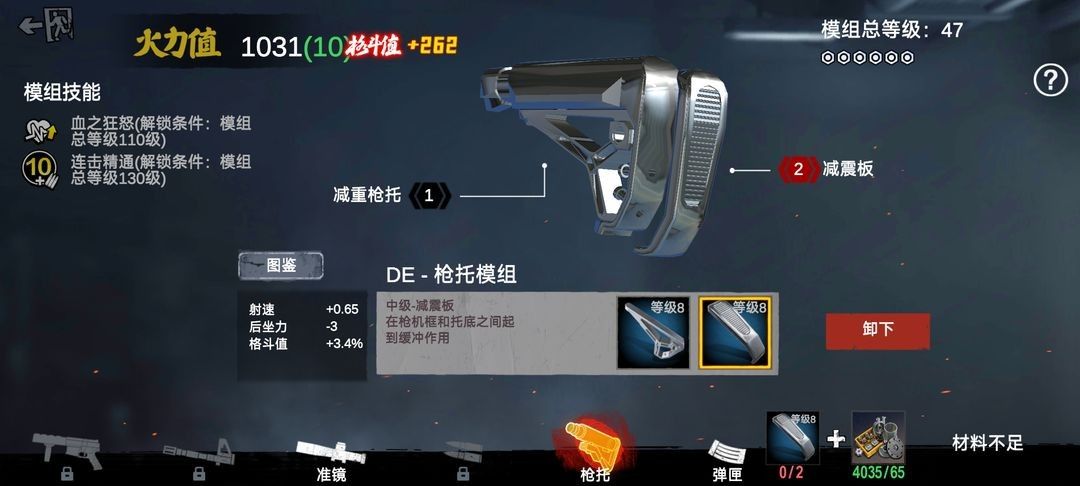
Task: Go back using the top-left arrow
Action: [x=46, y=25]
